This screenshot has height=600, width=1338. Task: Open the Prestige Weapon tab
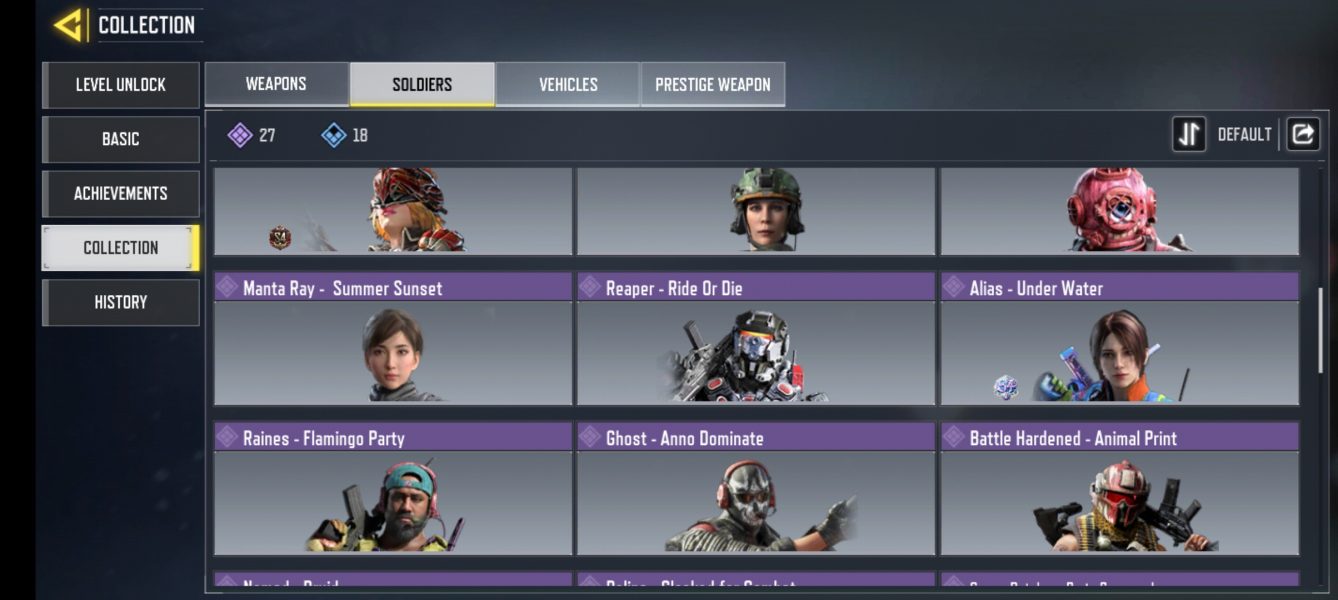[x=713, y=84]
